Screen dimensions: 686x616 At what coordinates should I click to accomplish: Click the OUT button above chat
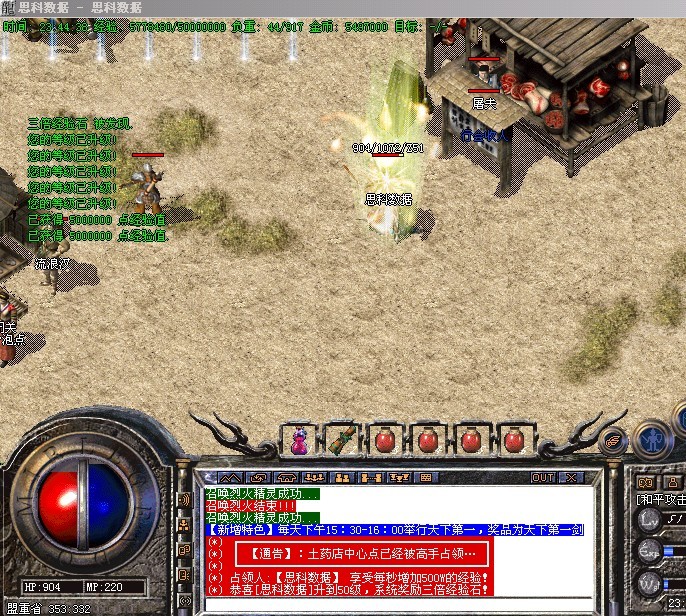pyautogui.click(x=543, y=478)
